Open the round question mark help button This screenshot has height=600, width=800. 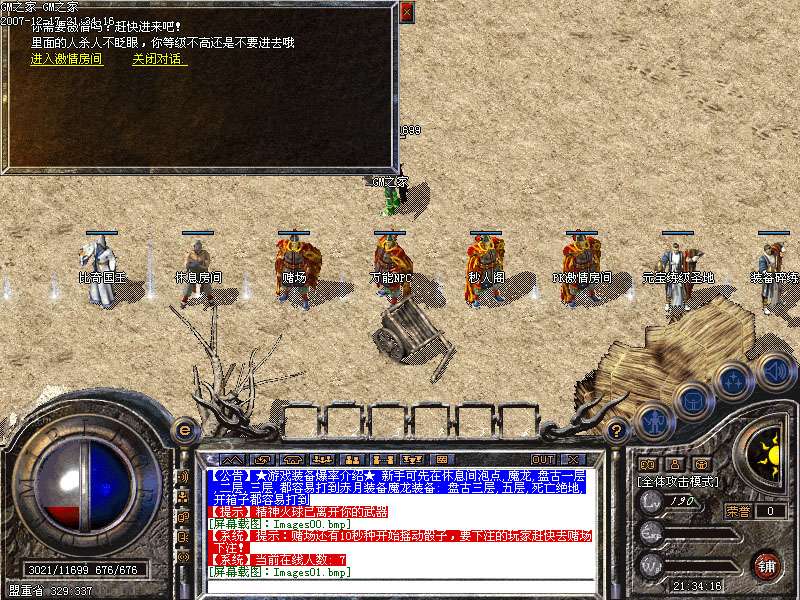[618, 432]
